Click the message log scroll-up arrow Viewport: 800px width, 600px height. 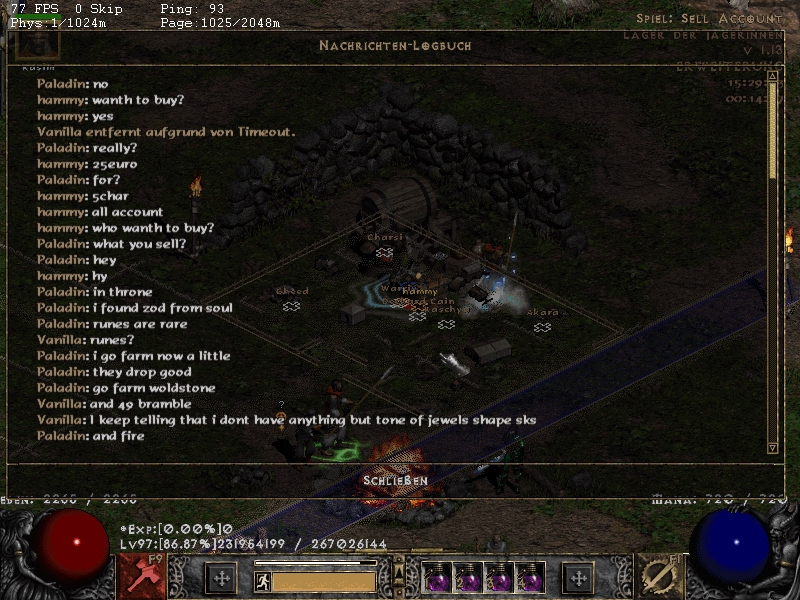coord(772,76)
